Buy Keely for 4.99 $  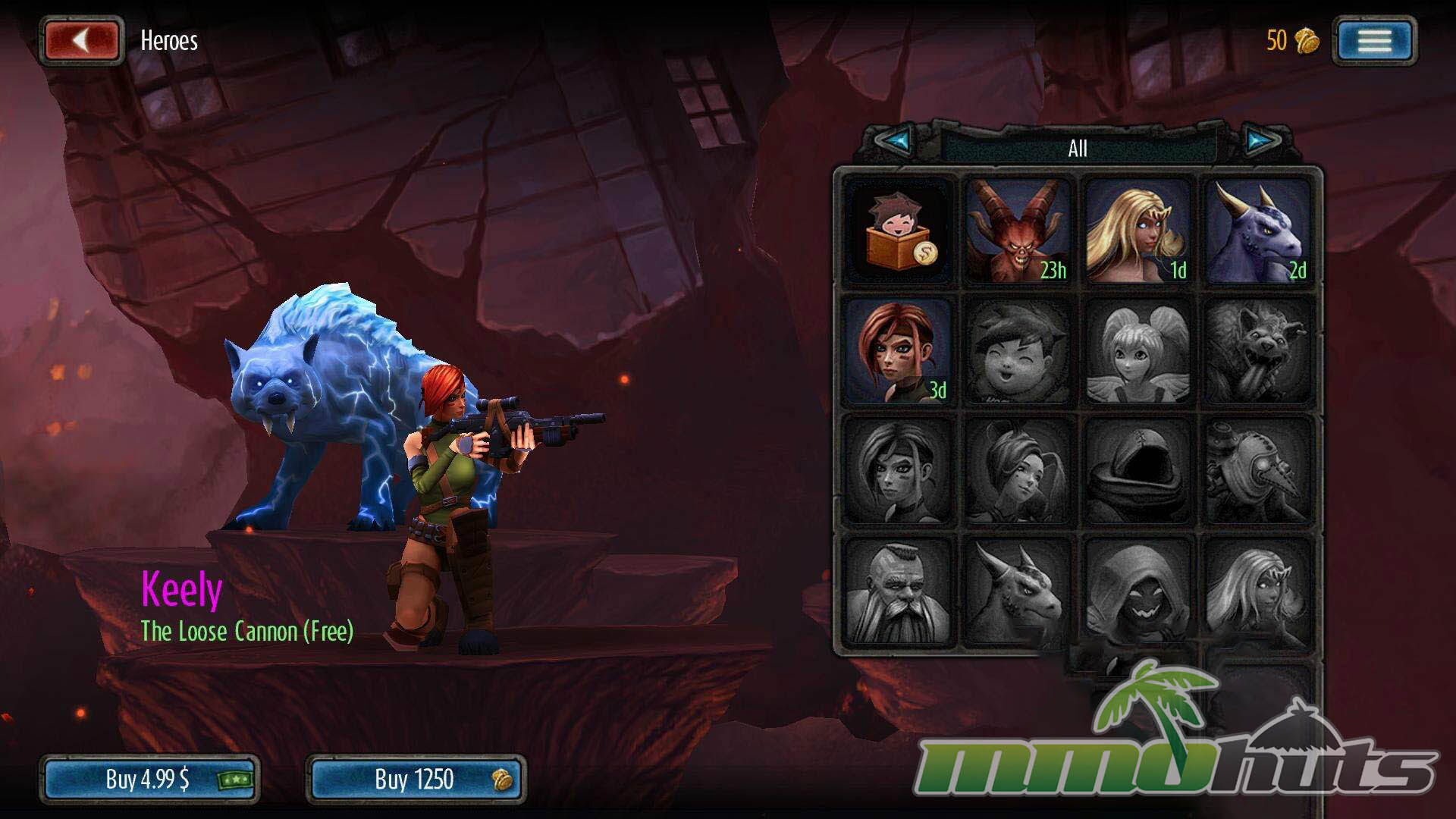coord(149,779)
